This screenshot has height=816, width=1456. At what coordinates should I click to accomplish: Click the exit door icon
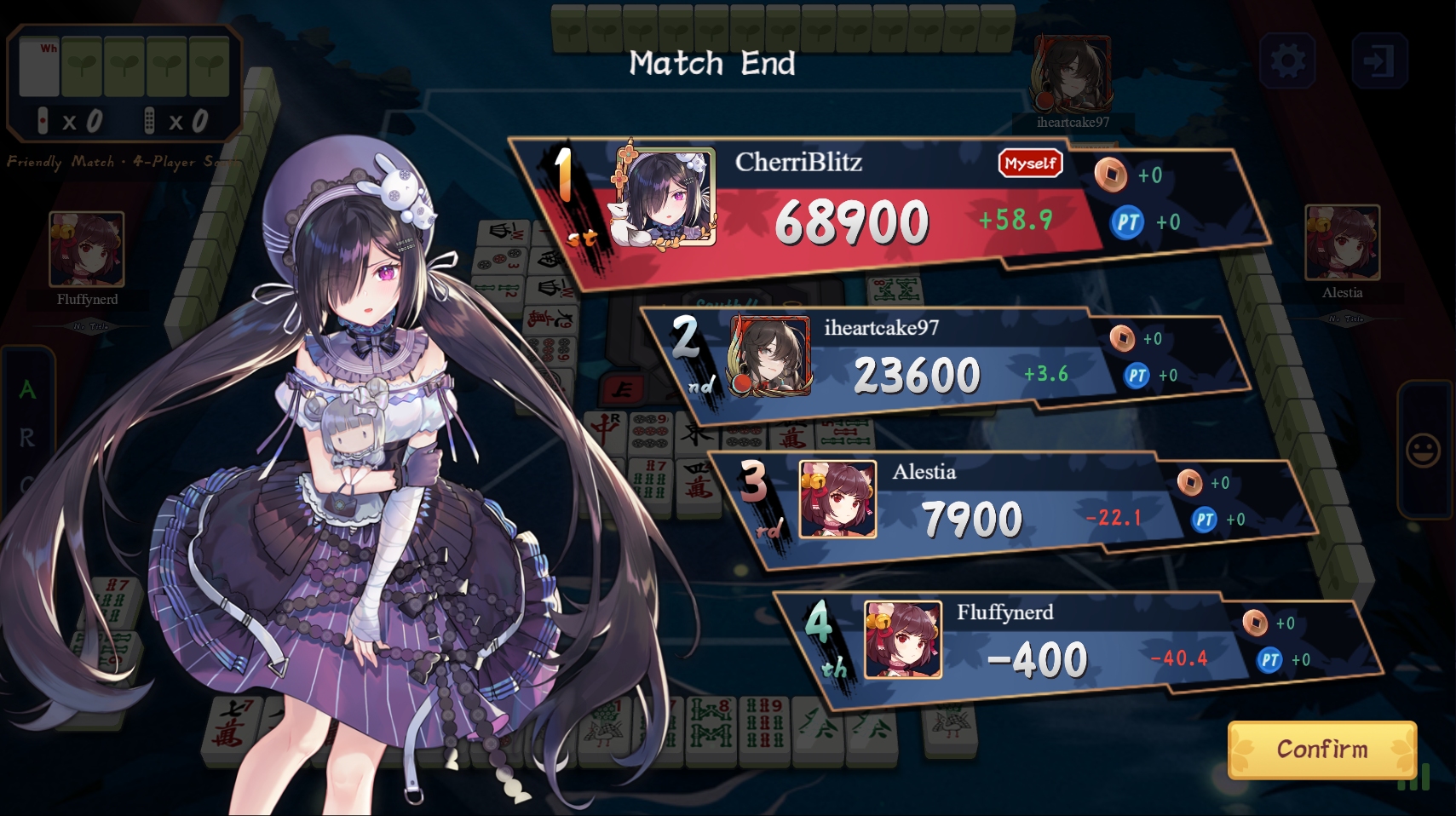point(1378,60)
